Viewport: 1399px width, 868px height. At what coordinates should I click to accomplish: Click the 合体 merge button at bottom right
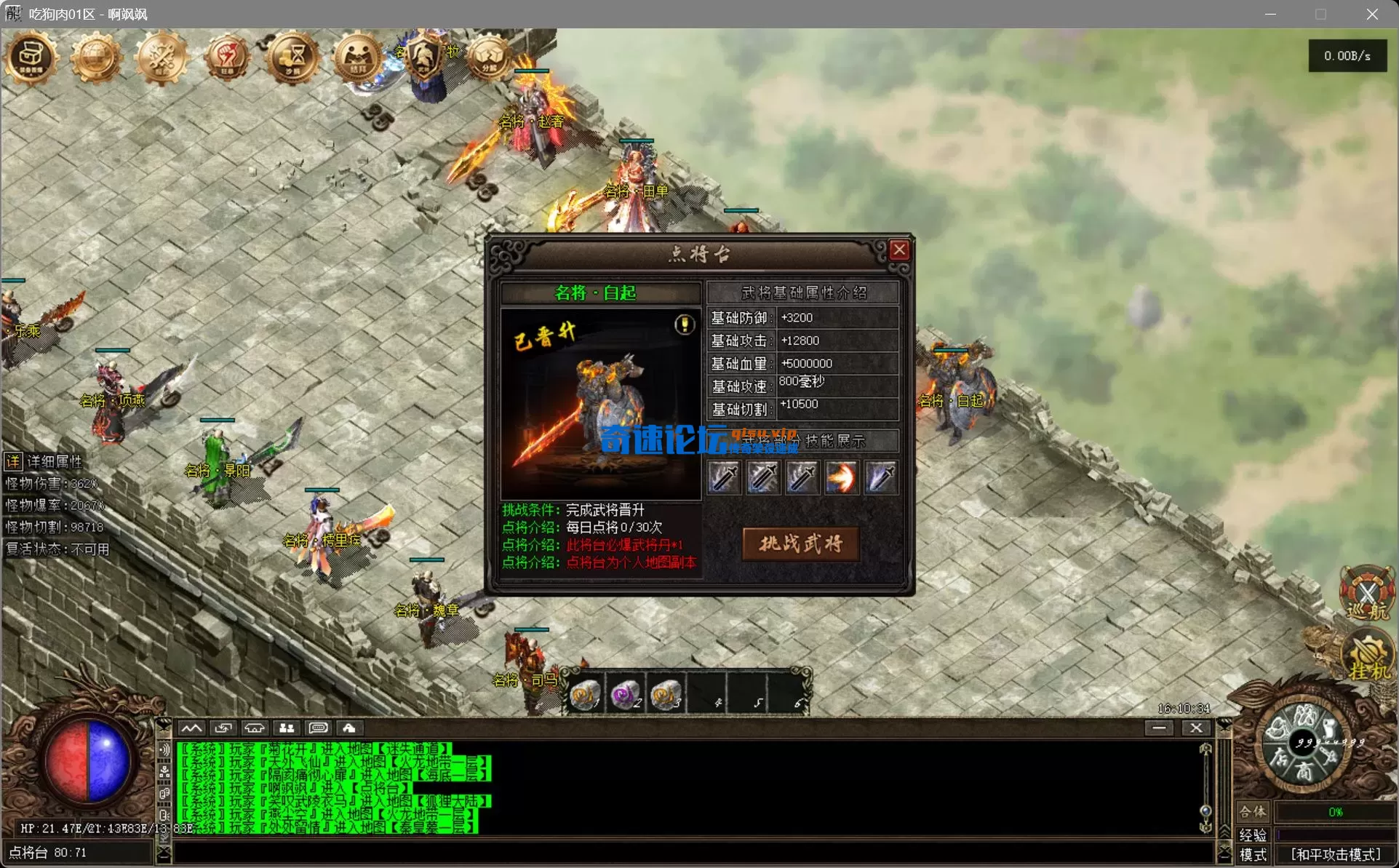[1253, 813]
